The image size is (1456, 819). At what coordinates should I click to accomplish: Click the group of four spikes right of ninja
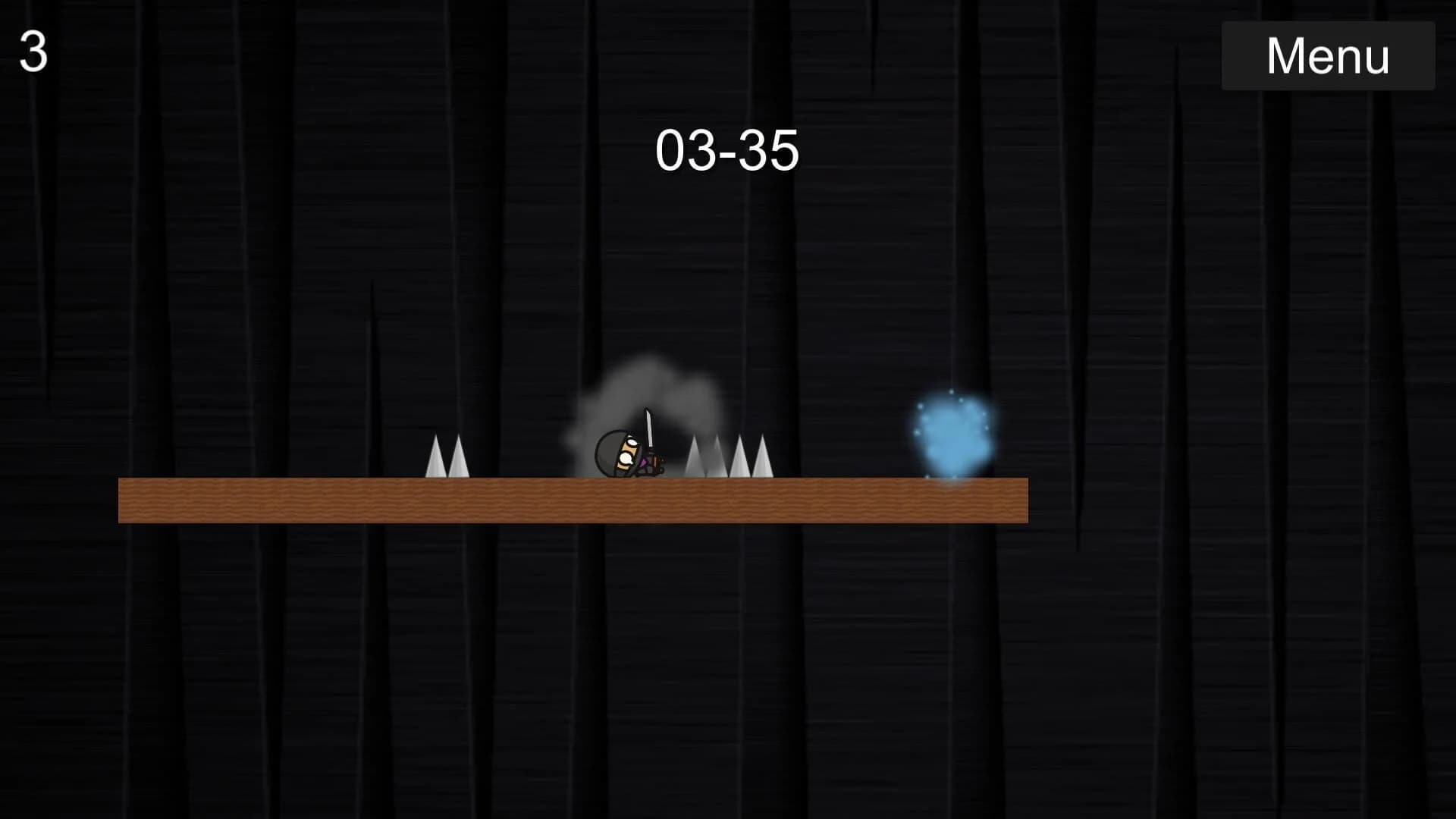pos(728,455)
